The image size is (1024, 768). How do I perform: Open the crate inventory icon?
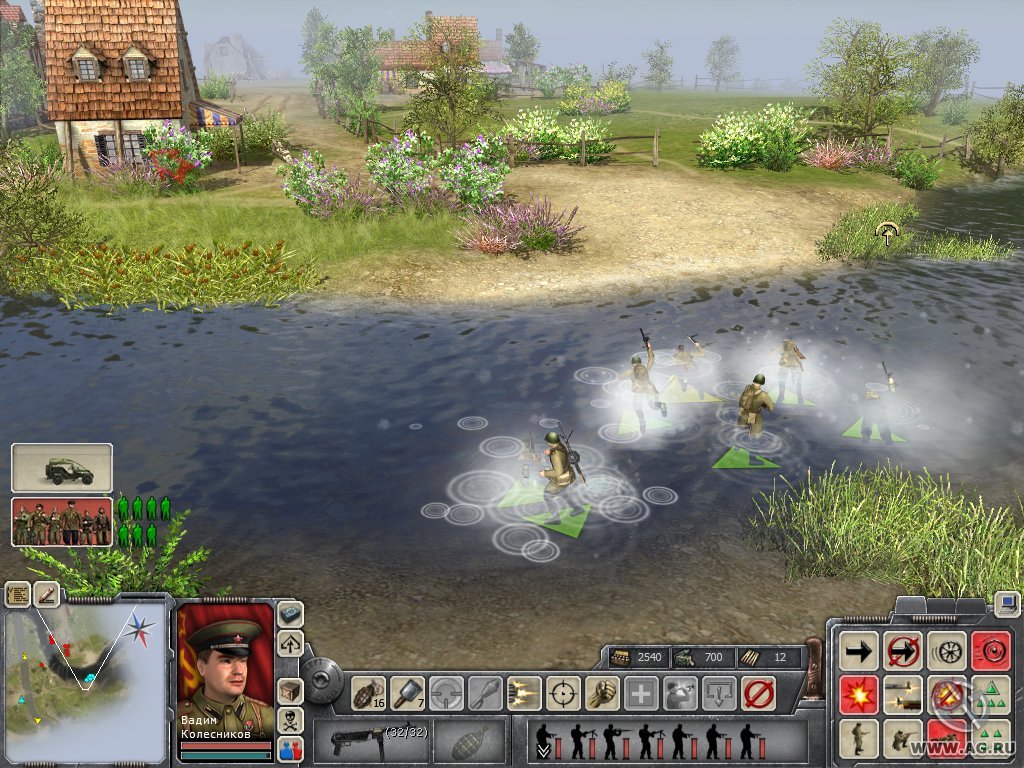tap(290, 691)
